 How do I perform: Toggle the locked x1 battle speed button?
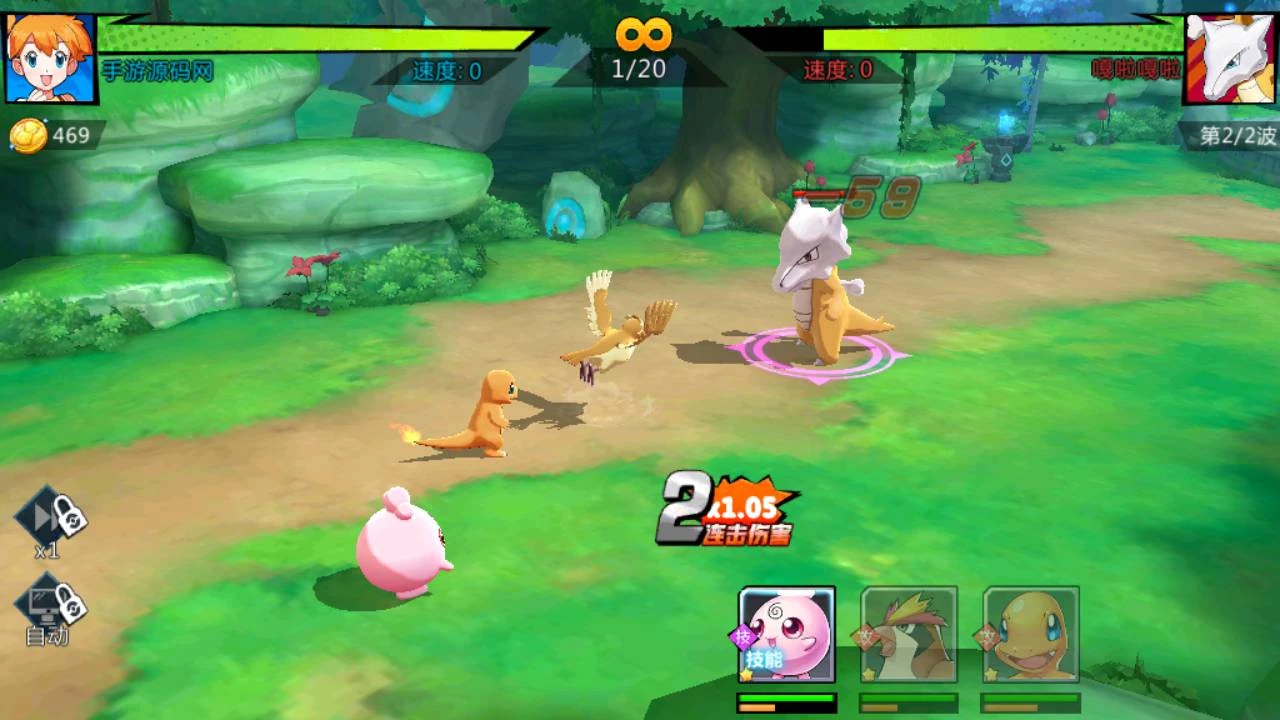50,519
